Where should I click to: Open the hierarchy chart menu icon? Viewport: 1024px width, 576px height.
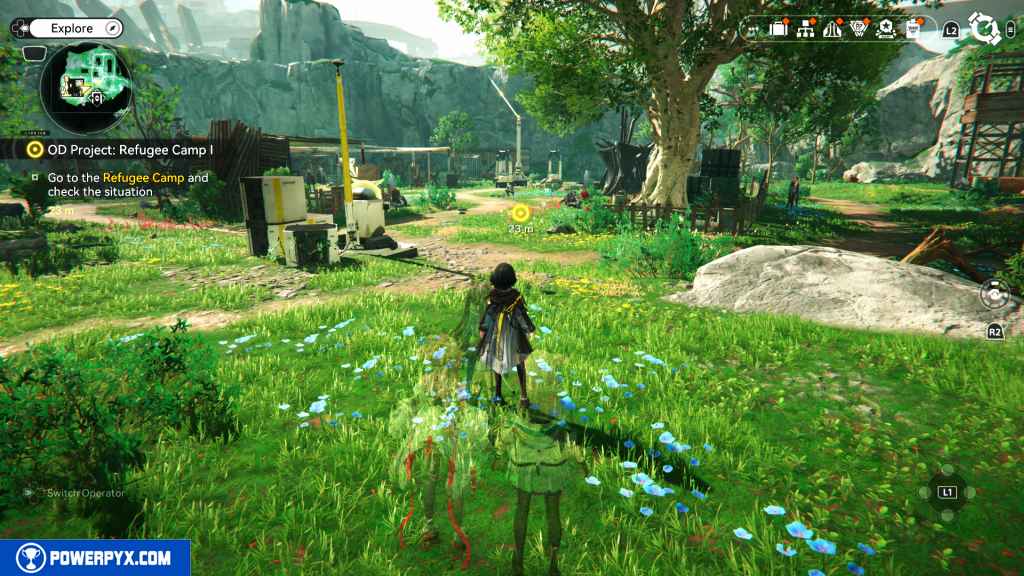(x=805, y=29)
